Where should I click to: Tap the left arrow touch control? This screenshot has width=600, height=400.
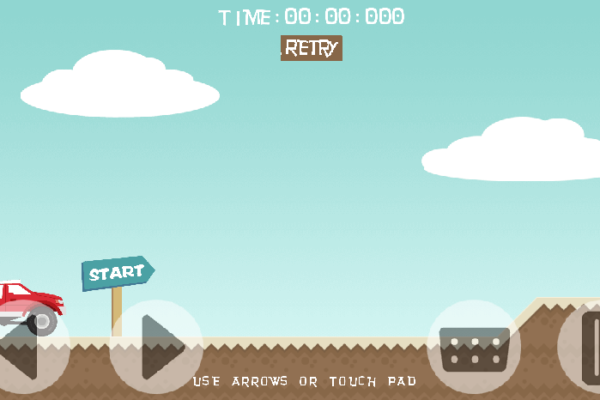(24, 350)
